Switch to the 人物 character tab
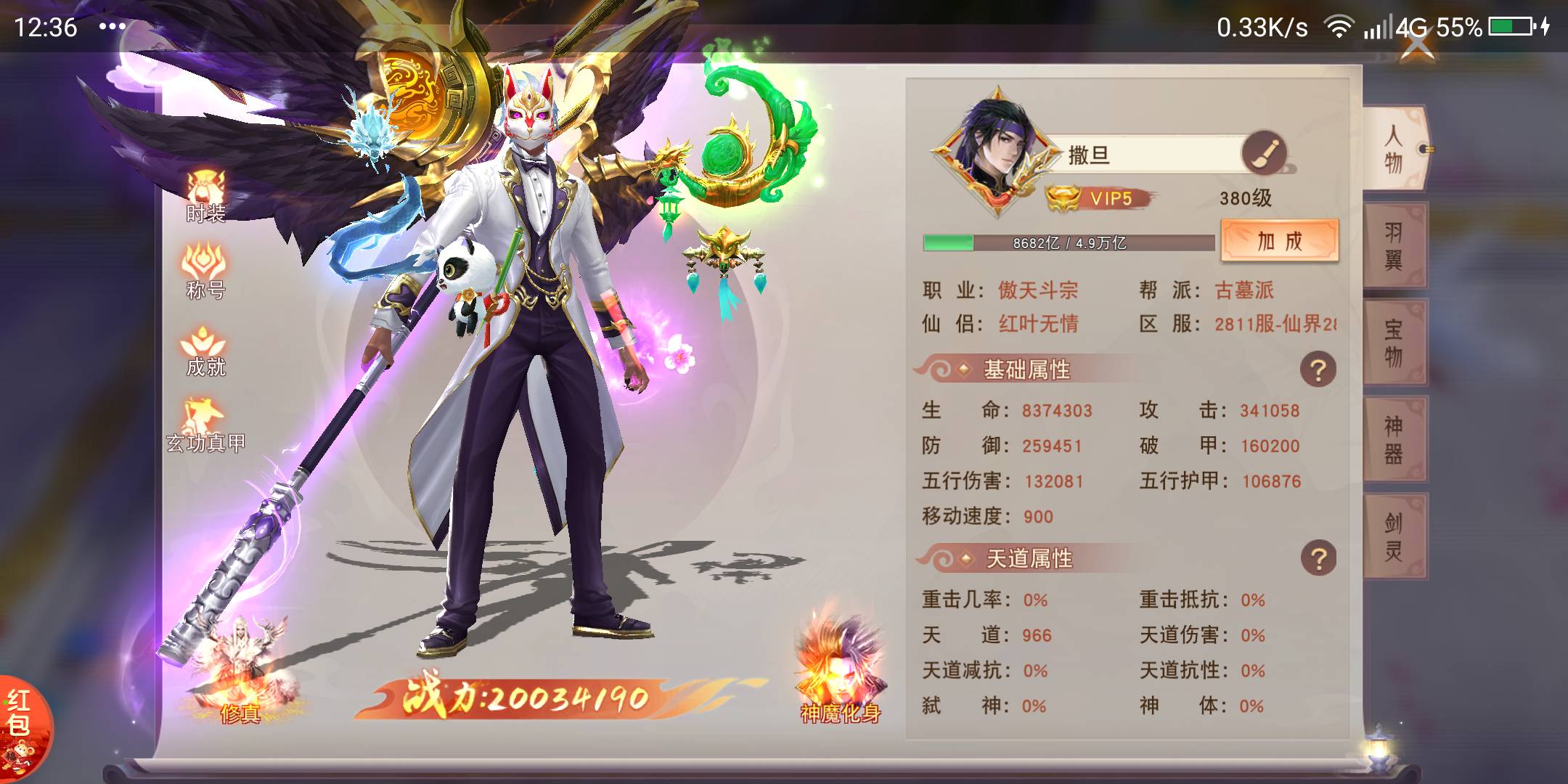Screen dimensions: 1568x784 [x=1394, y=149]
